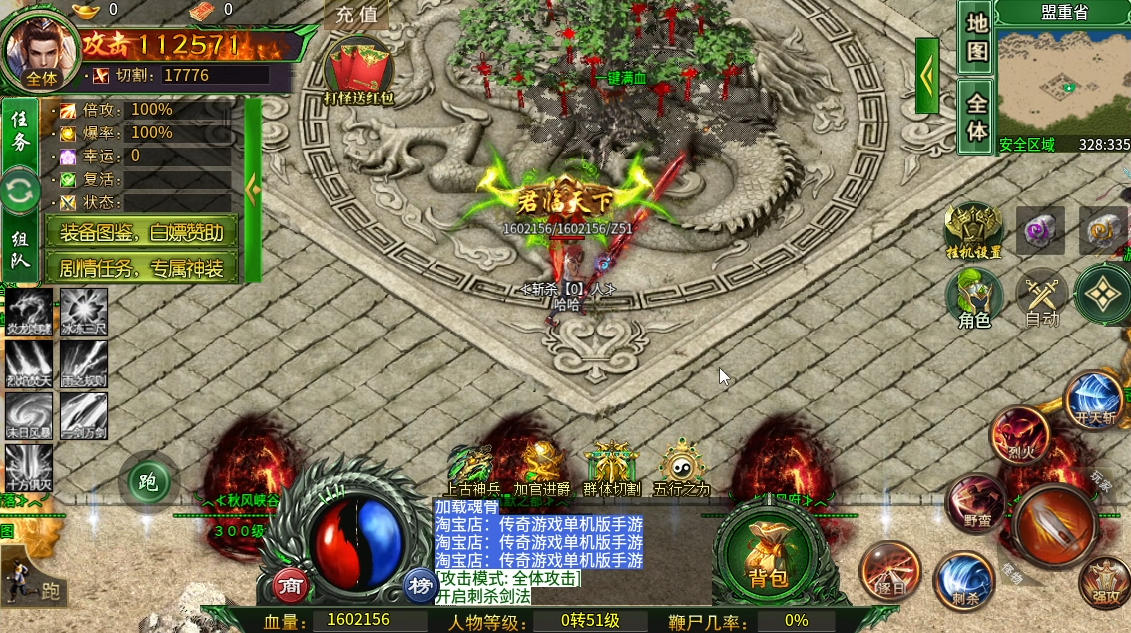Image resolution: width=1131 pixels, height=633 pixels.
Task: Open the 地图 map button
Action: point(976,36)
